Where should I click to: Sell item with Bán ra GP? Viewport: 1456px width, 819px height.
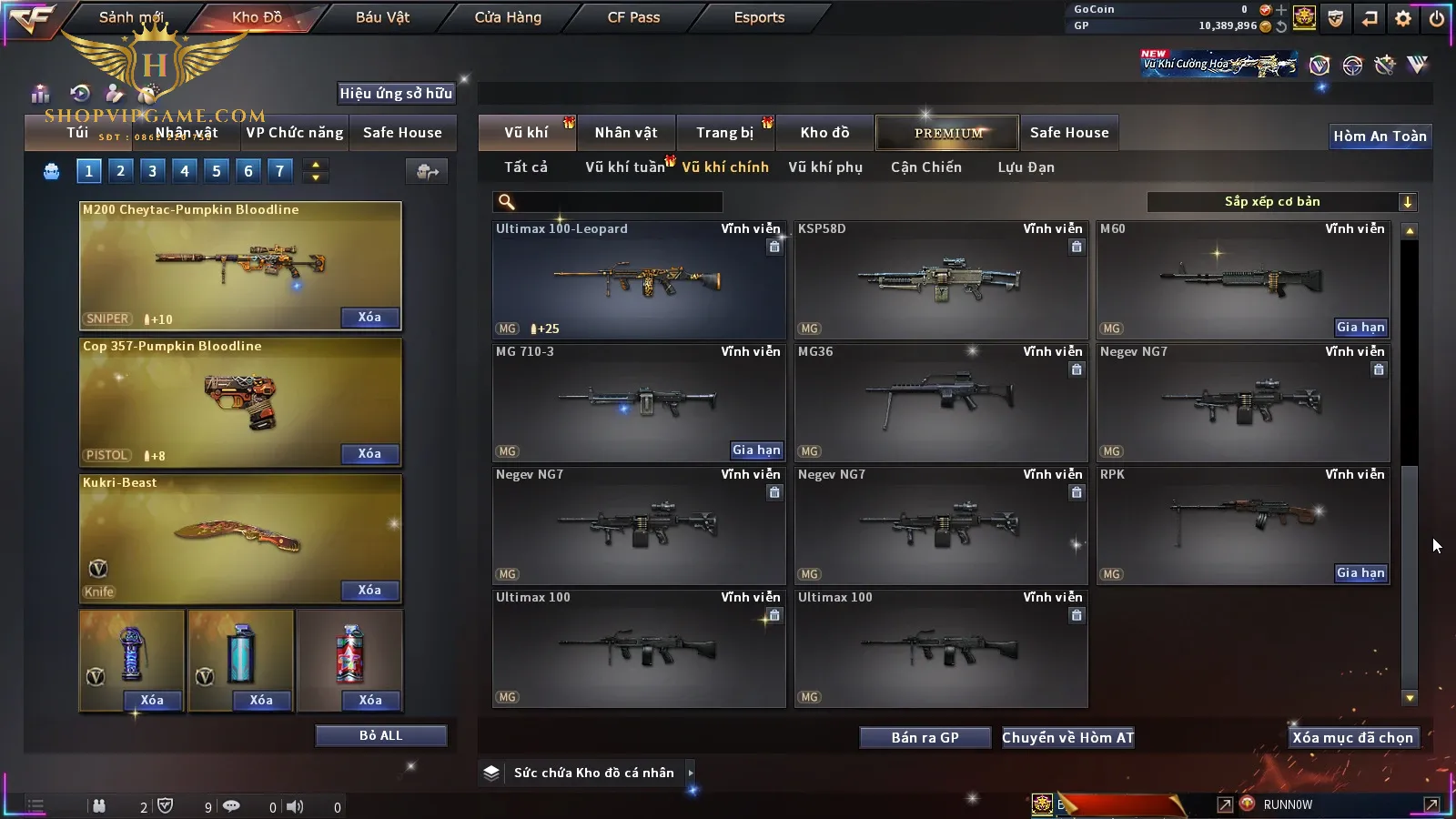click(925, 738)
